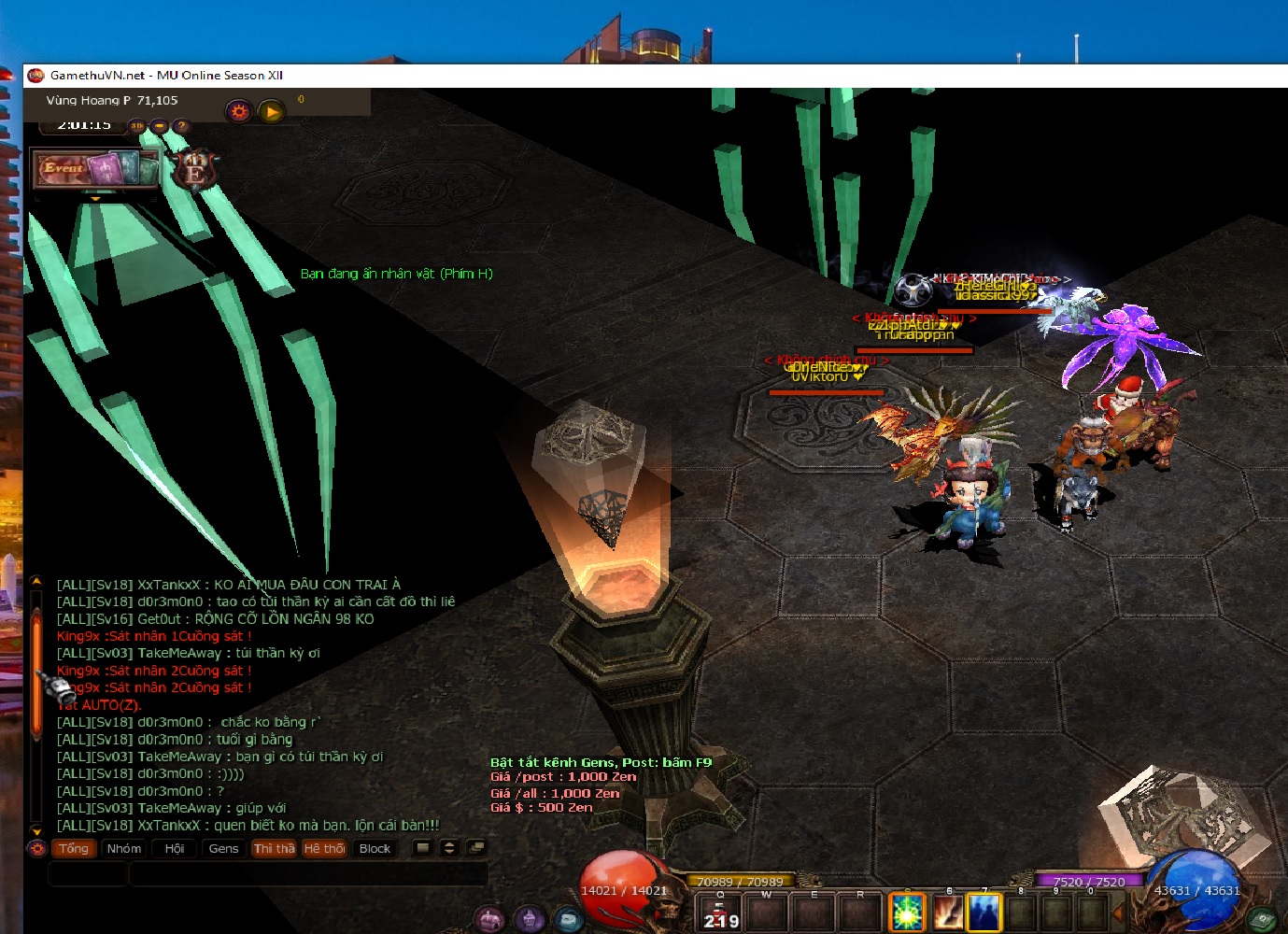Click the chat settings gear icon
1288x934 pixels.
point(37,848)
